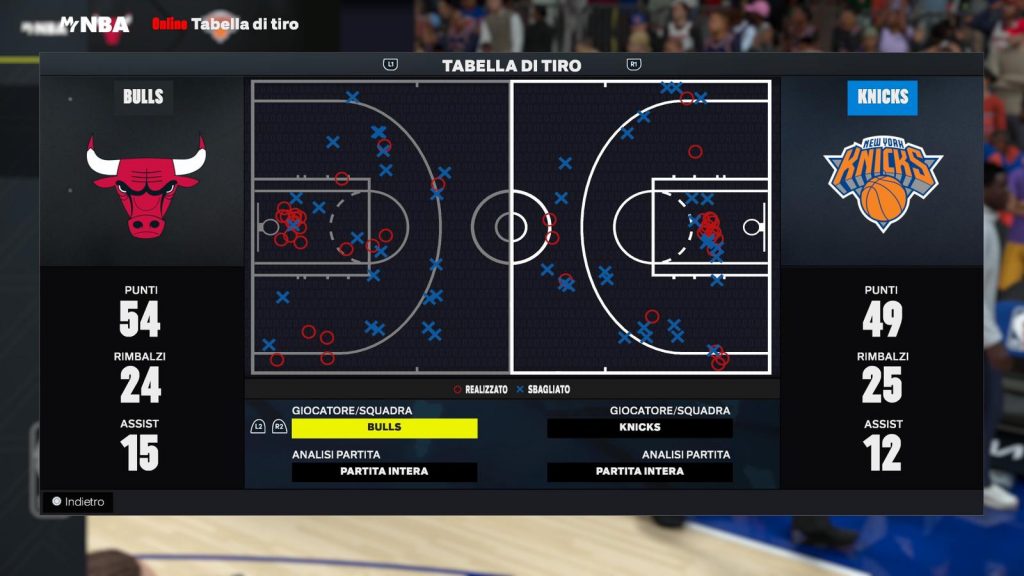Open Partita Intera filter beneath the KNICKS selector
This screenshot has width=1024, height=576.
pos(640,472)
